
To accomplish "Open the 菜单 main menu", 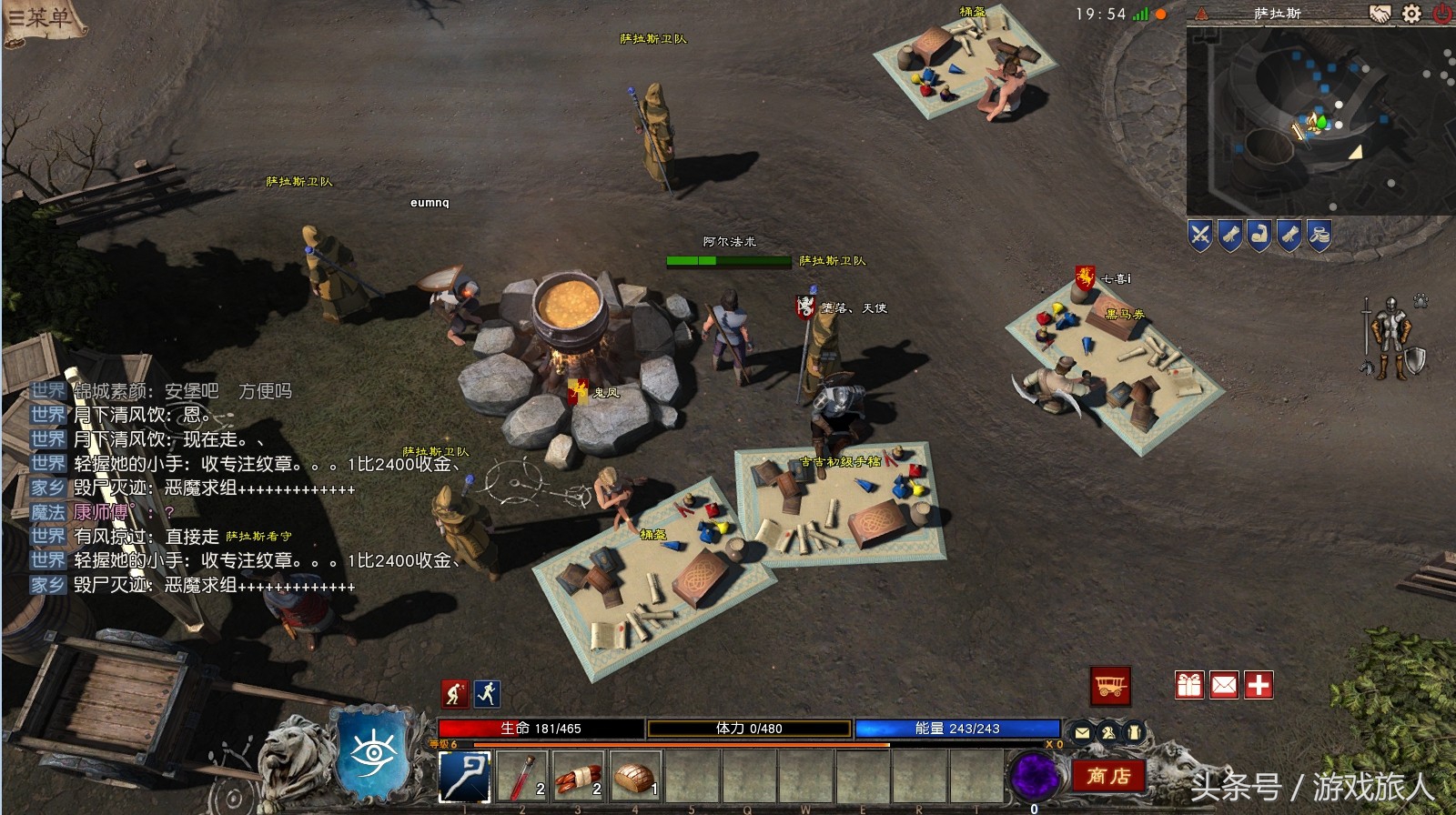I will (41, 17).
